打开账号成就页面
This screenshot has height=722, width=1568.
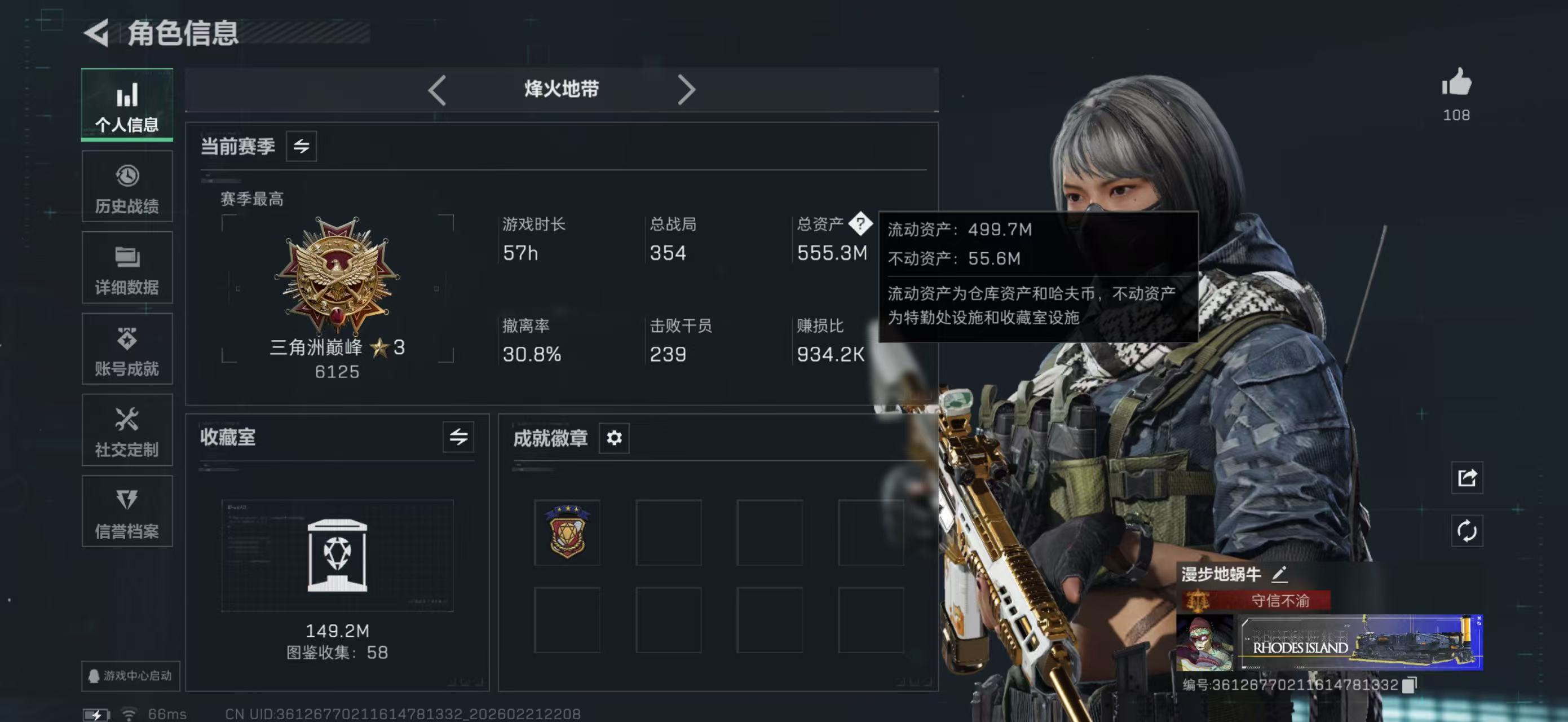[127, 349]
